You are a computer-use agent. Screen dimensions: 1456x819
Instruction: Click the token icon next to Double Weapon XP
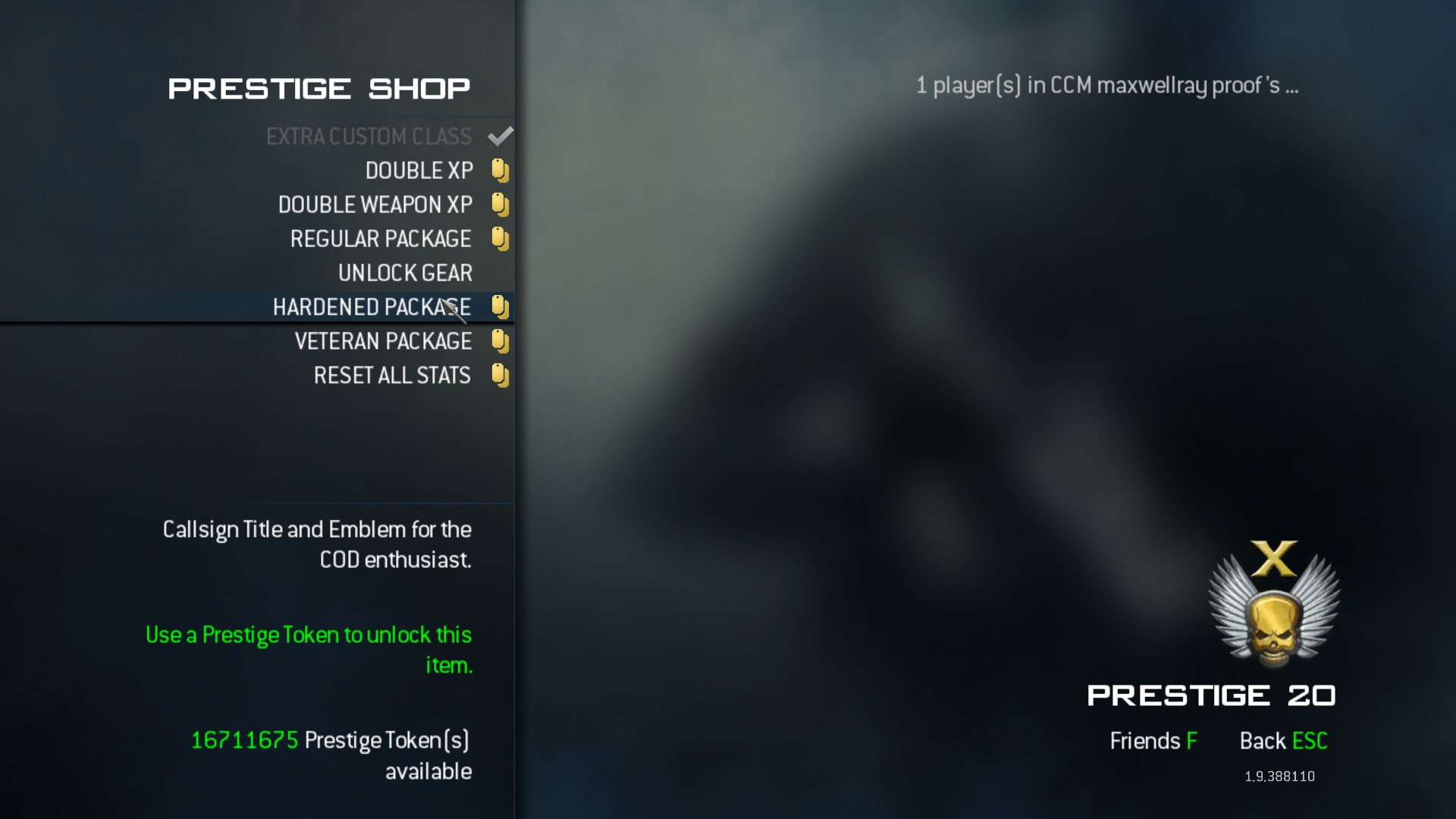500,204
